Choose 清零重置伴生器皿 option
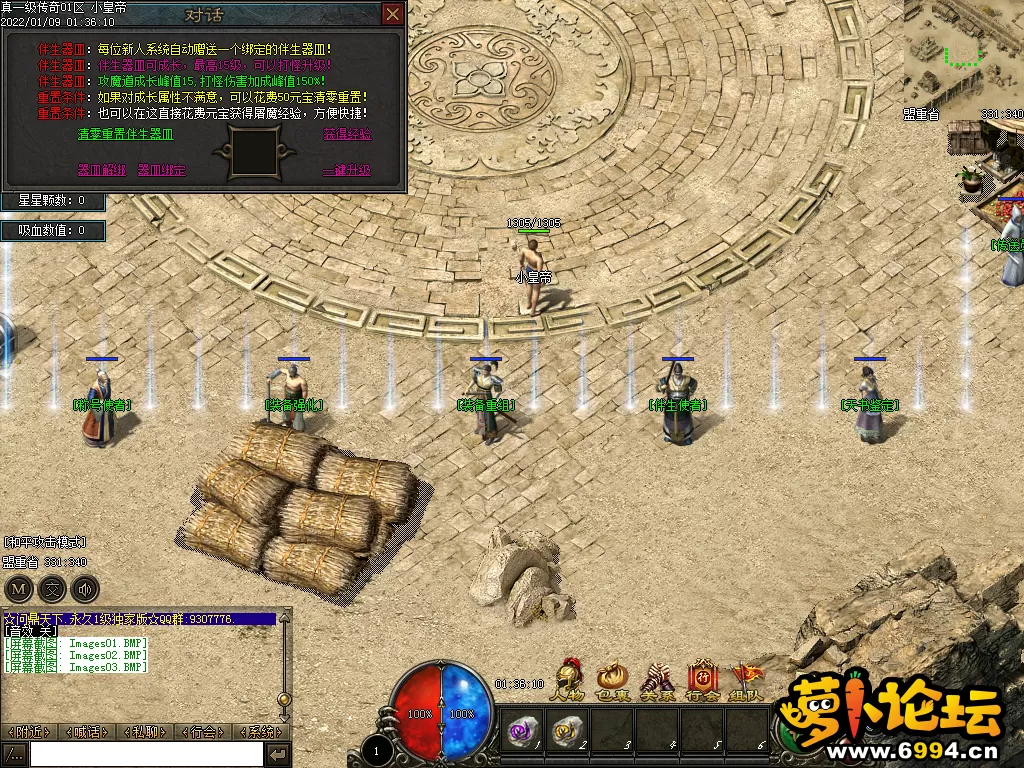 [125, 134]
